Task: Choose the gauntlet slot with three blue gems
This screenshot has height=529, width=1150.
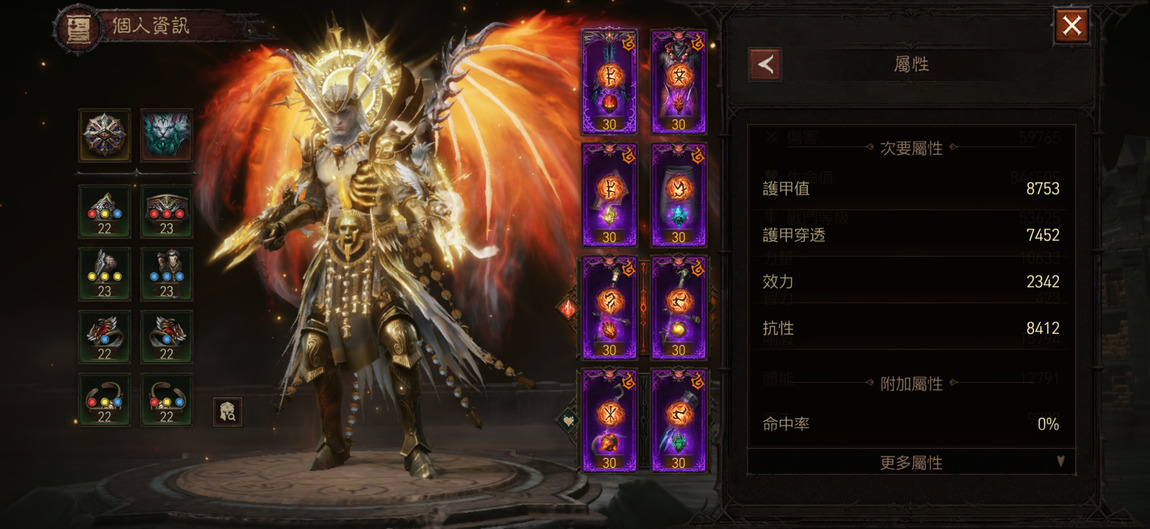Action: pos(166,273)
